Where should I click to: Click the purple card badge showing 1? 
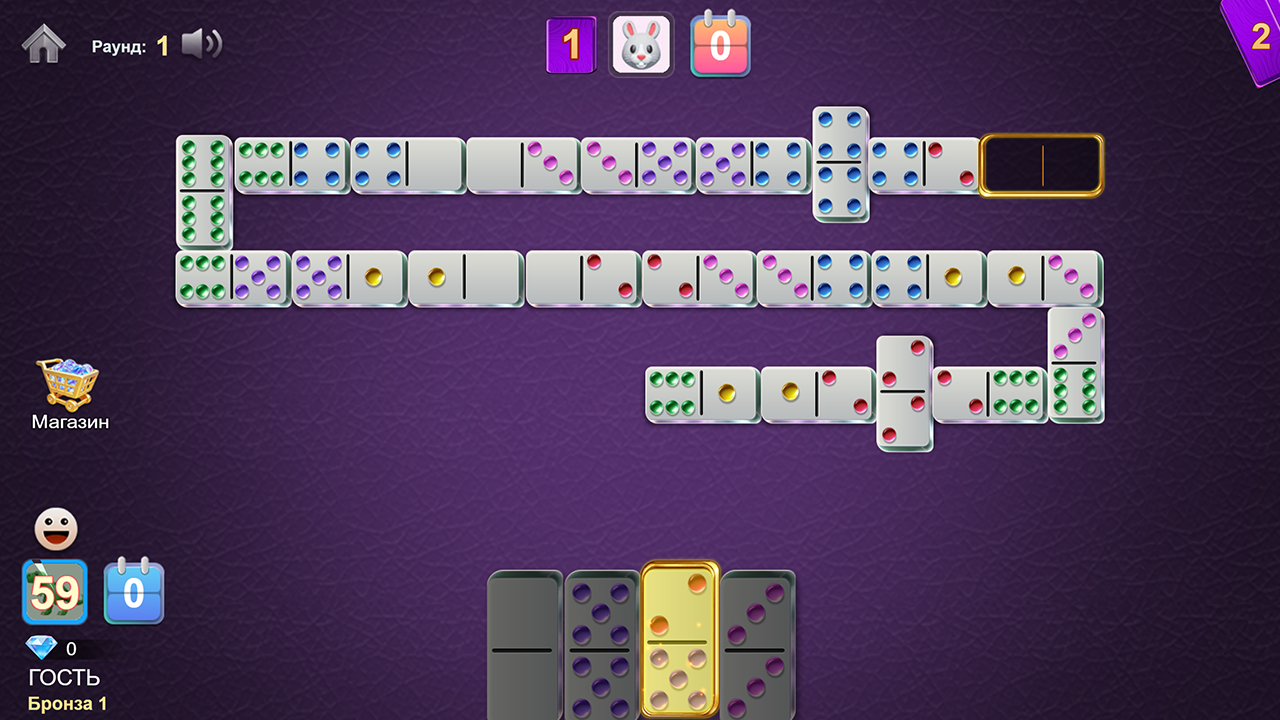571,44
